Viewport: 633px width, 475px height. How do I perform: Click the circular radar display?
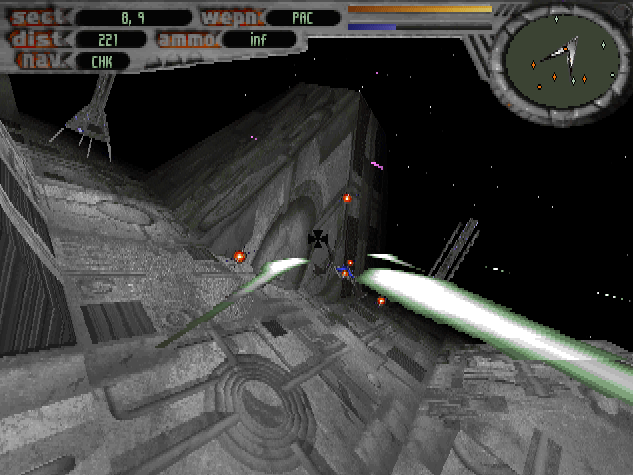(x=562, y=59)
